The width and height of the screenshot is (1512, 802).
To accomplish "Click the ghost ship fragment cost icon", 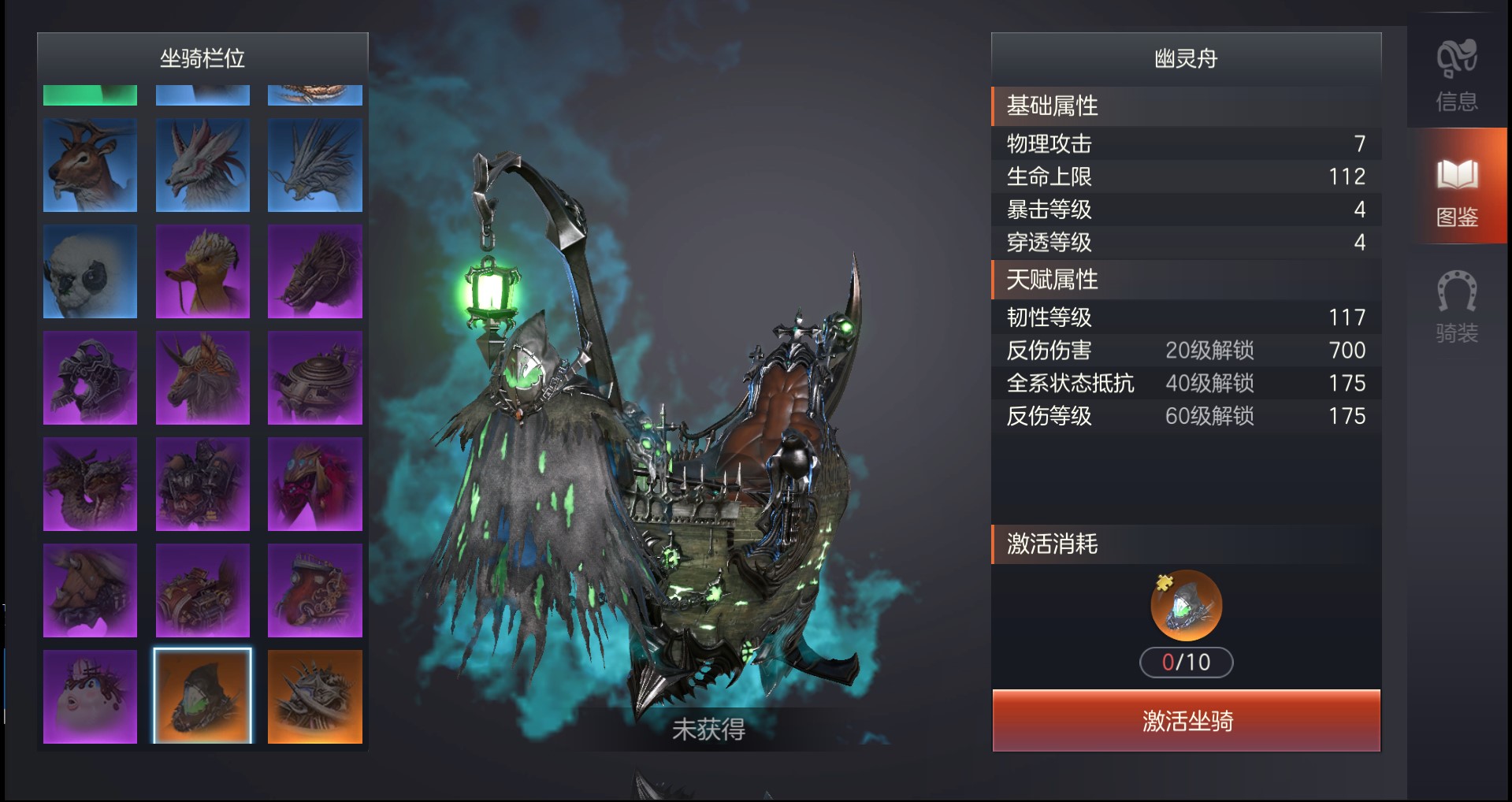I will click(1186, 605).
